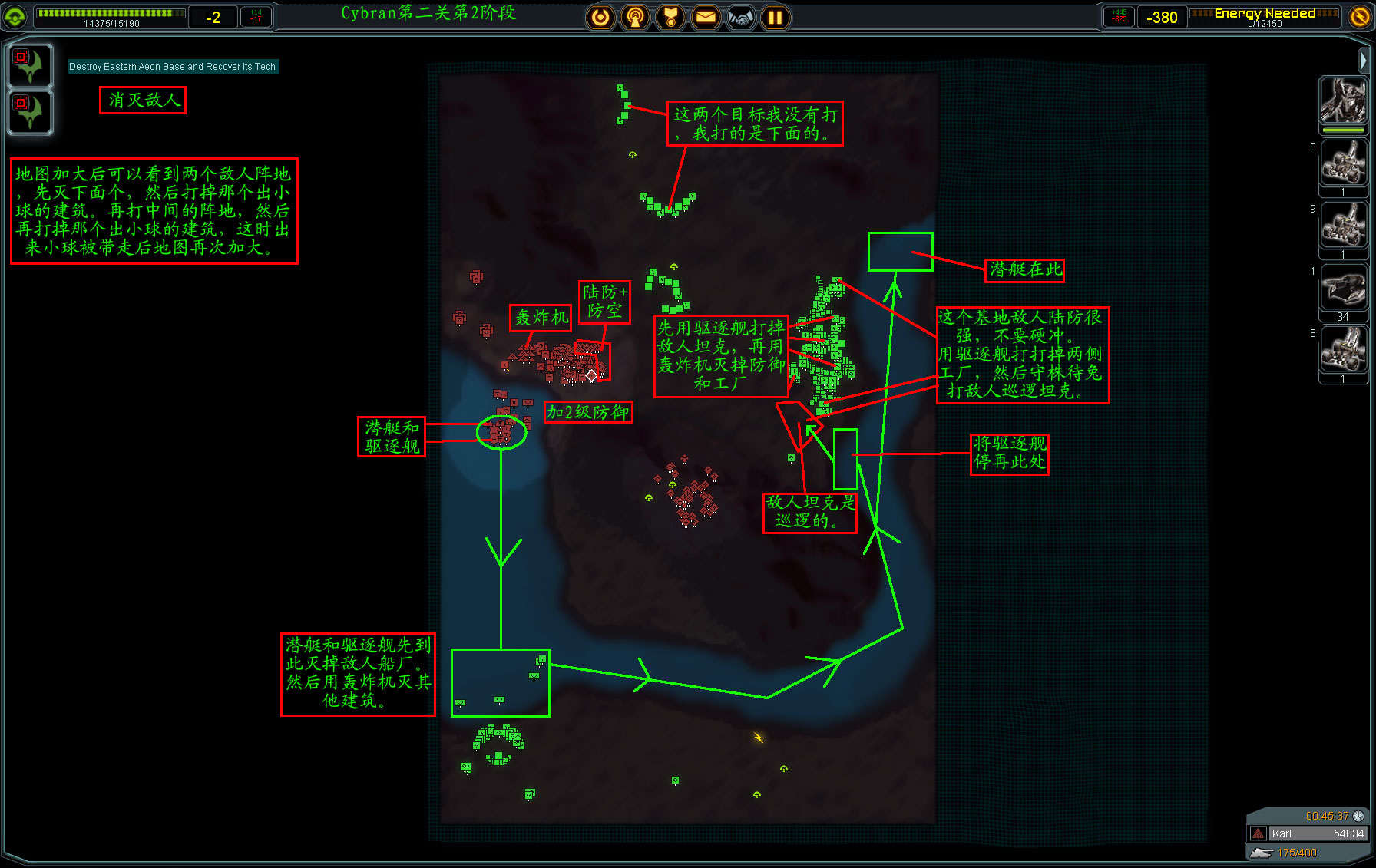Viewport: 1376px width, 868px height.
Task: Select the engineer group numbered 9
Action: (1343, 226)
